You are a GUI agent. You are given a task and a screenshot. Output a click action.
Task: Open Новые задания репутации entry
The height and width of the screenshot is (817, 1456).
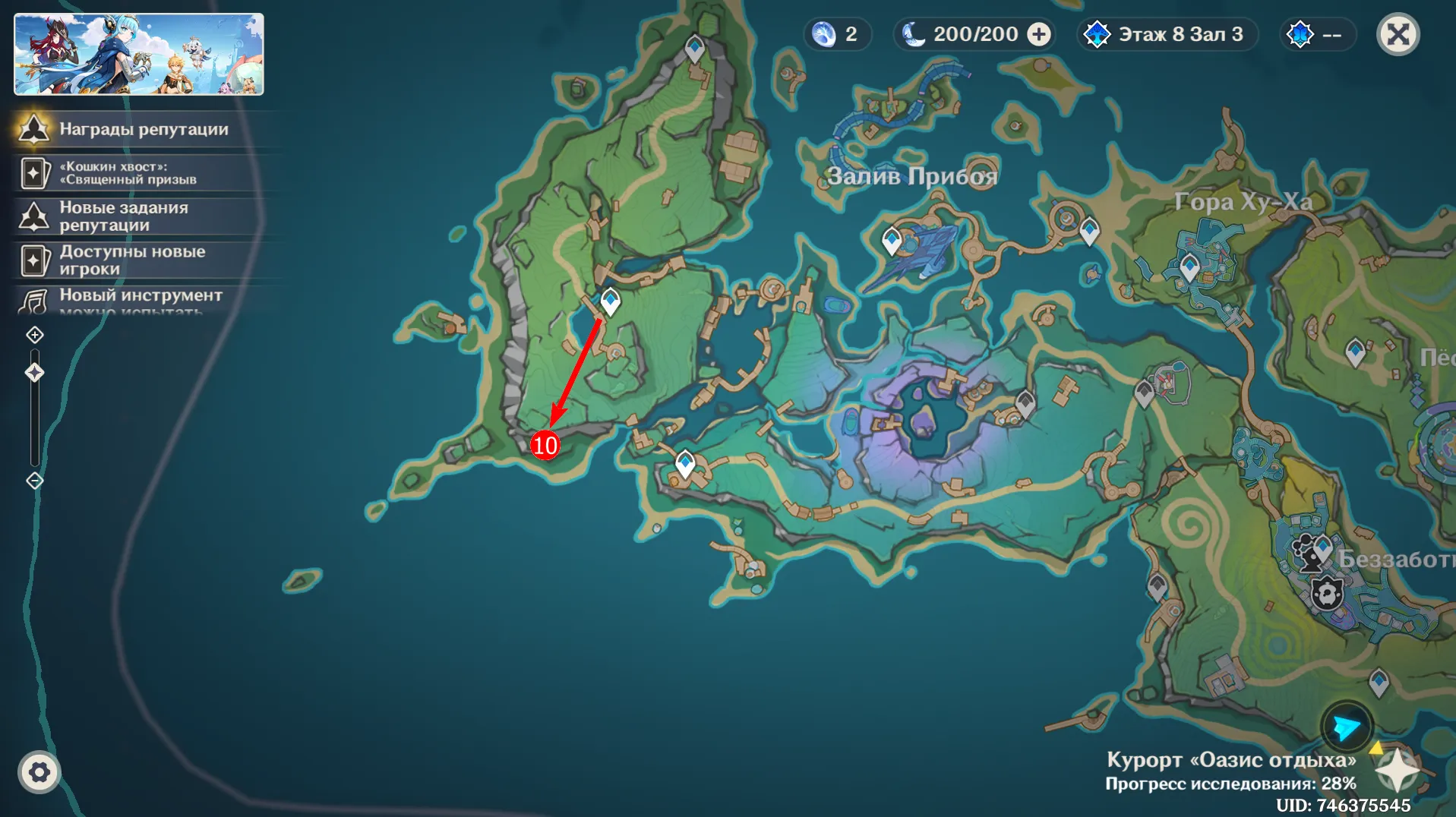coord(123,216)
